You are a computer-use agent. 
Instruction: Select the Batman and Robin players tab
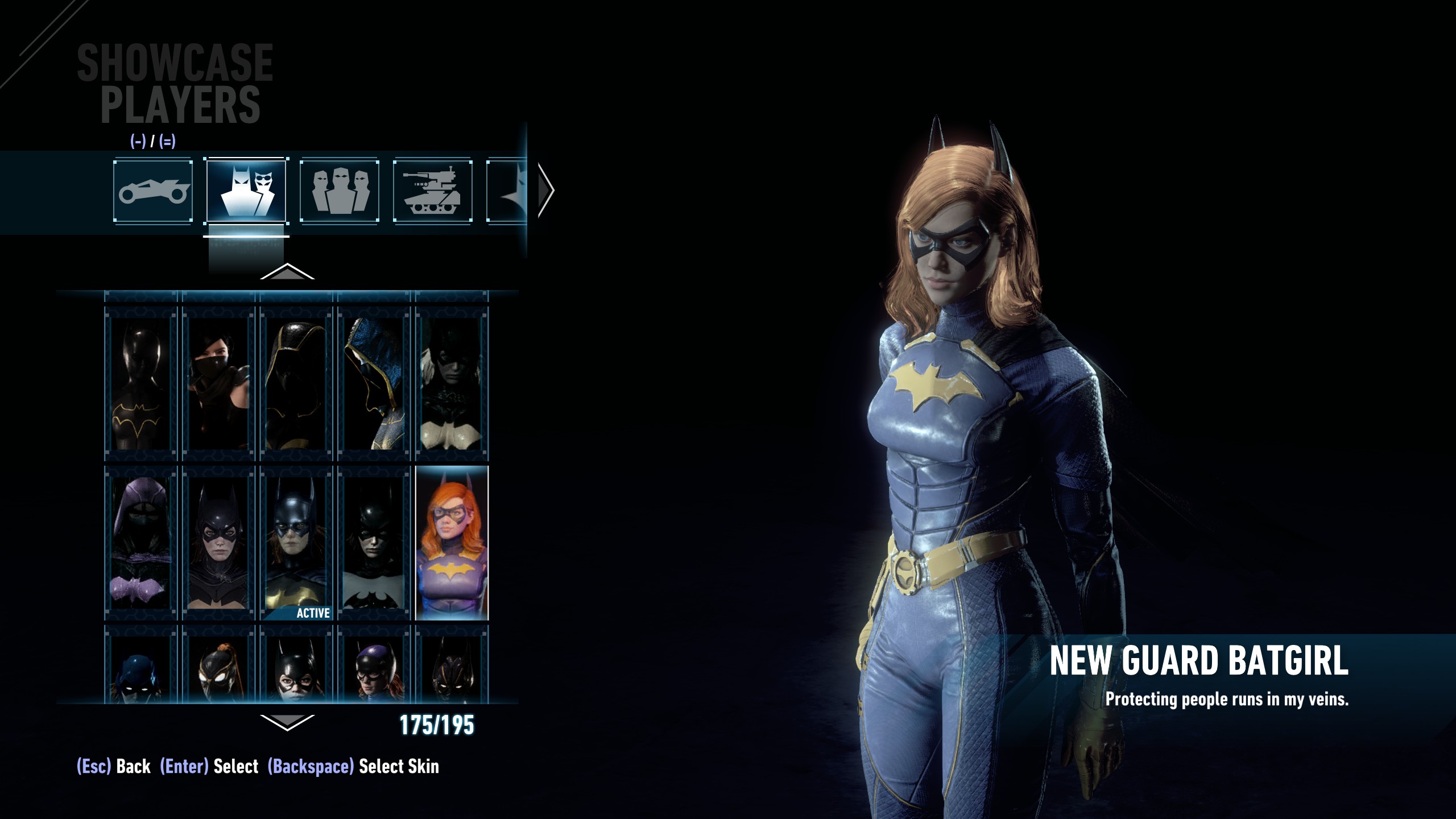click(246, 191)
